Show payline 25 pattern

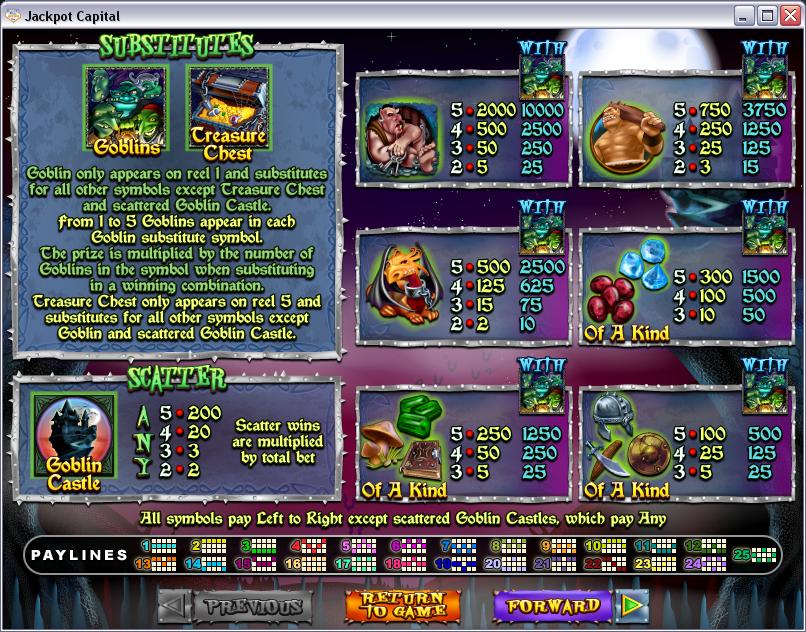[756, 555]
